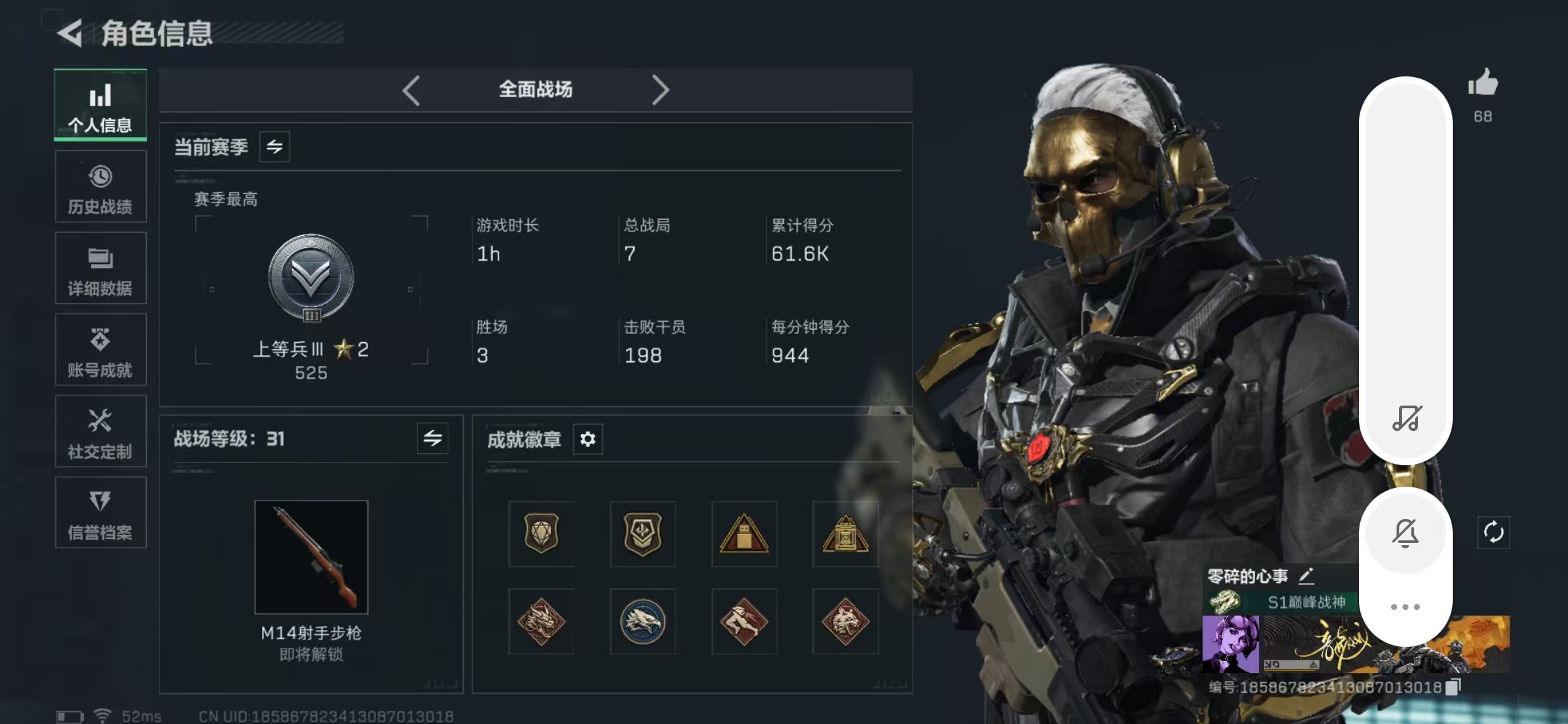The image size is (1568, 724).
Task: Edit nickname 零碎的心事 with pencil
Action: [x=1305, y=575]
